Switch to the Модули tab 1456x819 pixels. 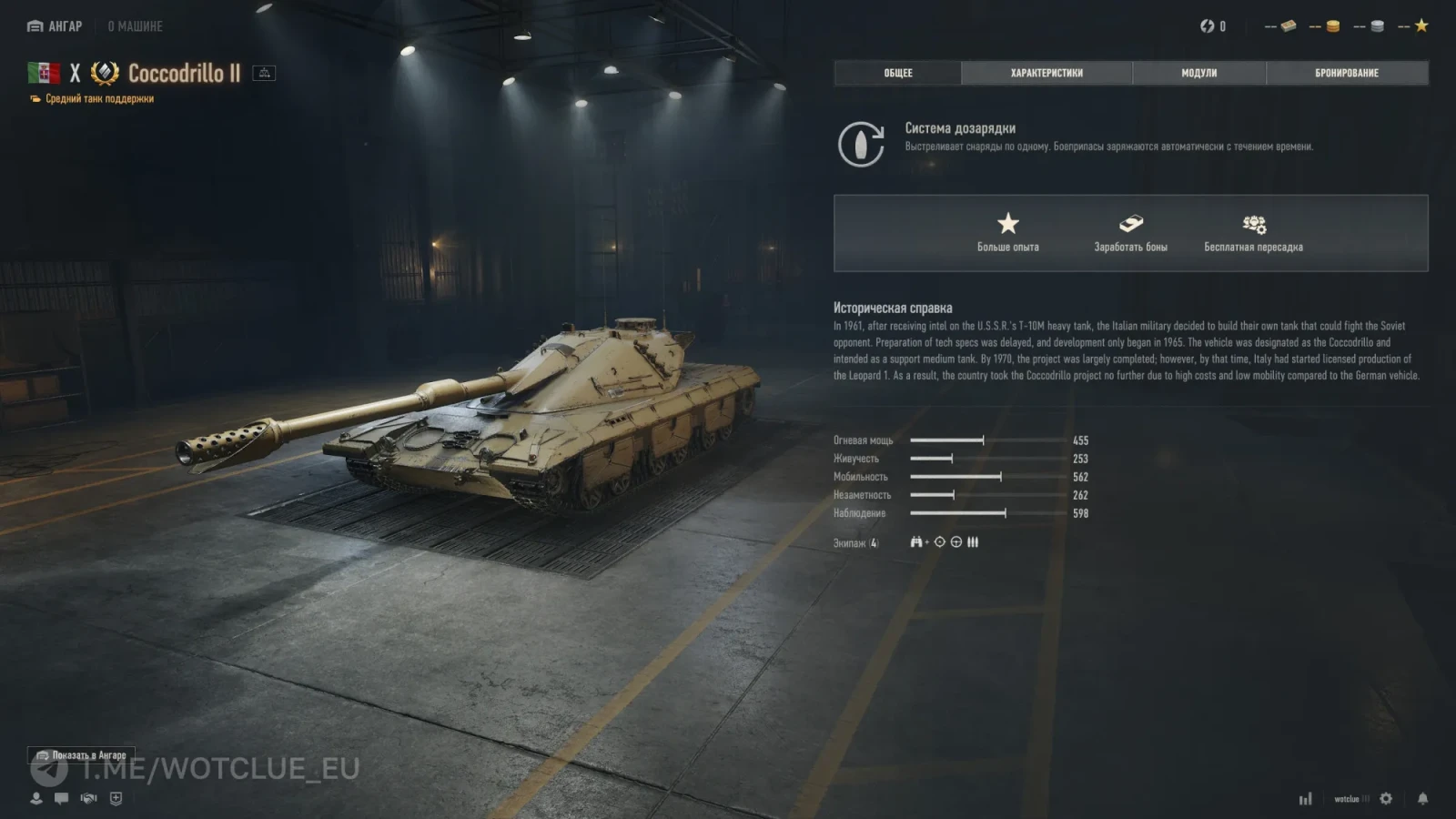1198,73
